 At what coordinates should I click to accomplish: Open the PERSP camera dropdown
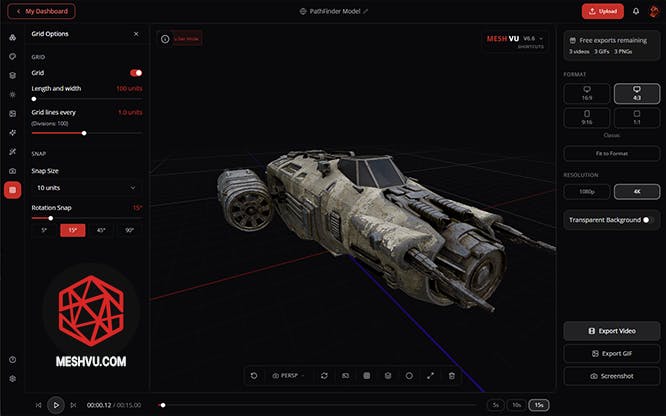(290, 375)
